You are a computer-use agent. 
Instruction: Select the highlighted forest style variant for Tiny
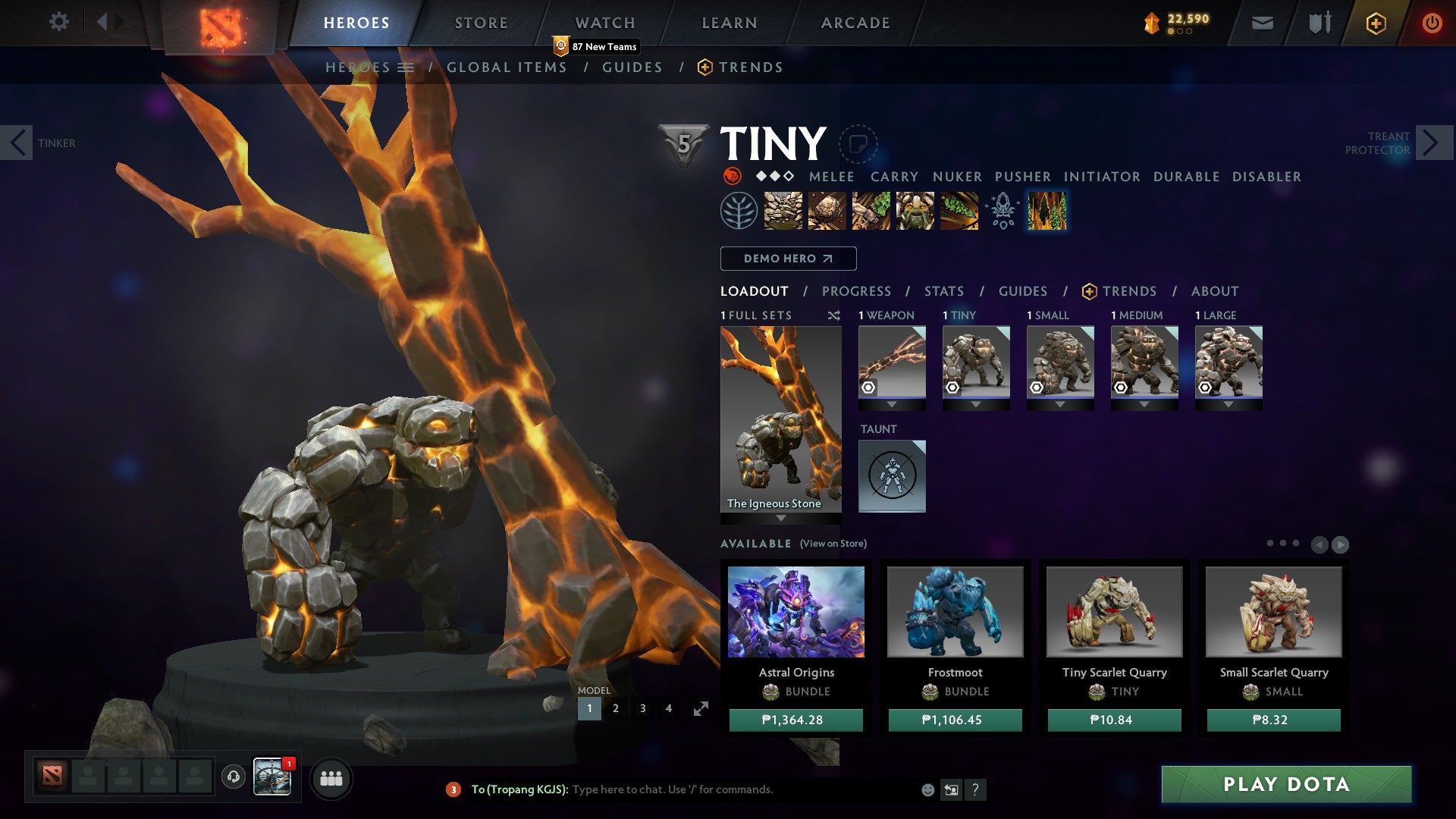[1047, 211]
